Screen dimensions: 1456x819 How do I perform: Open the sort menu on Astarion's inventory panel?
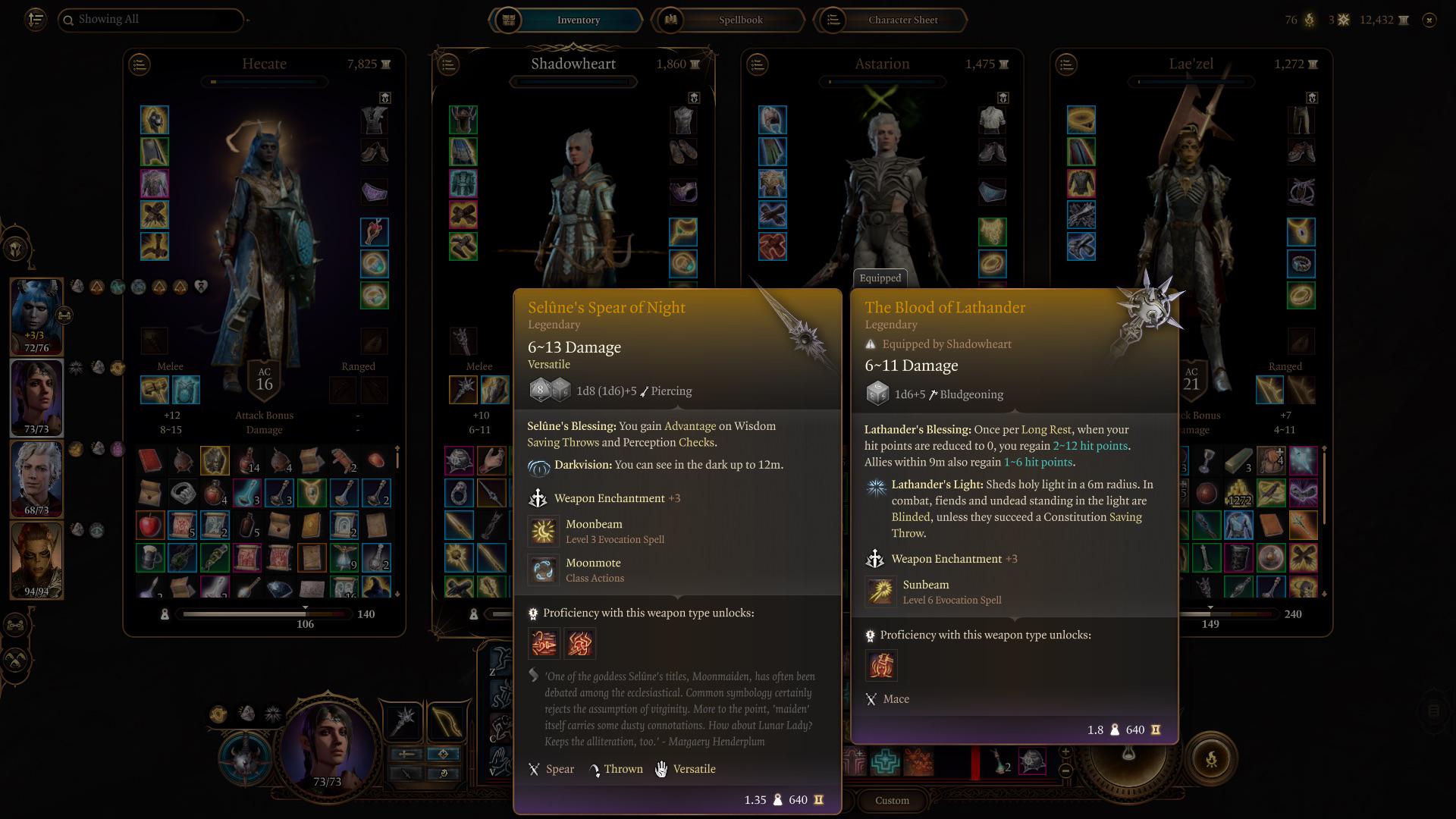(x=758, y=64)
